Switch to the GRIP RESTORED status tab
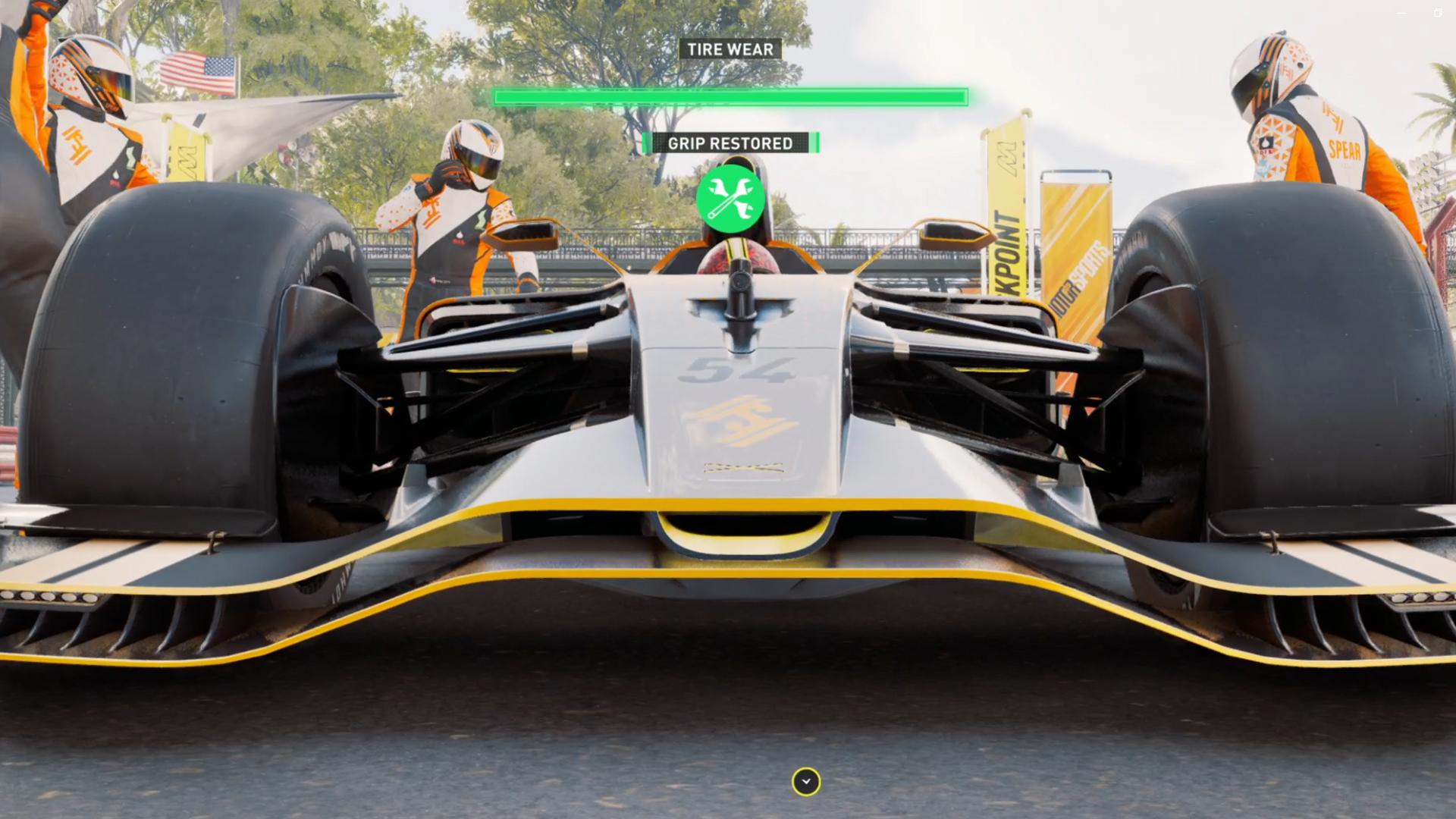 pyautogui.click(x=730, y=143)
